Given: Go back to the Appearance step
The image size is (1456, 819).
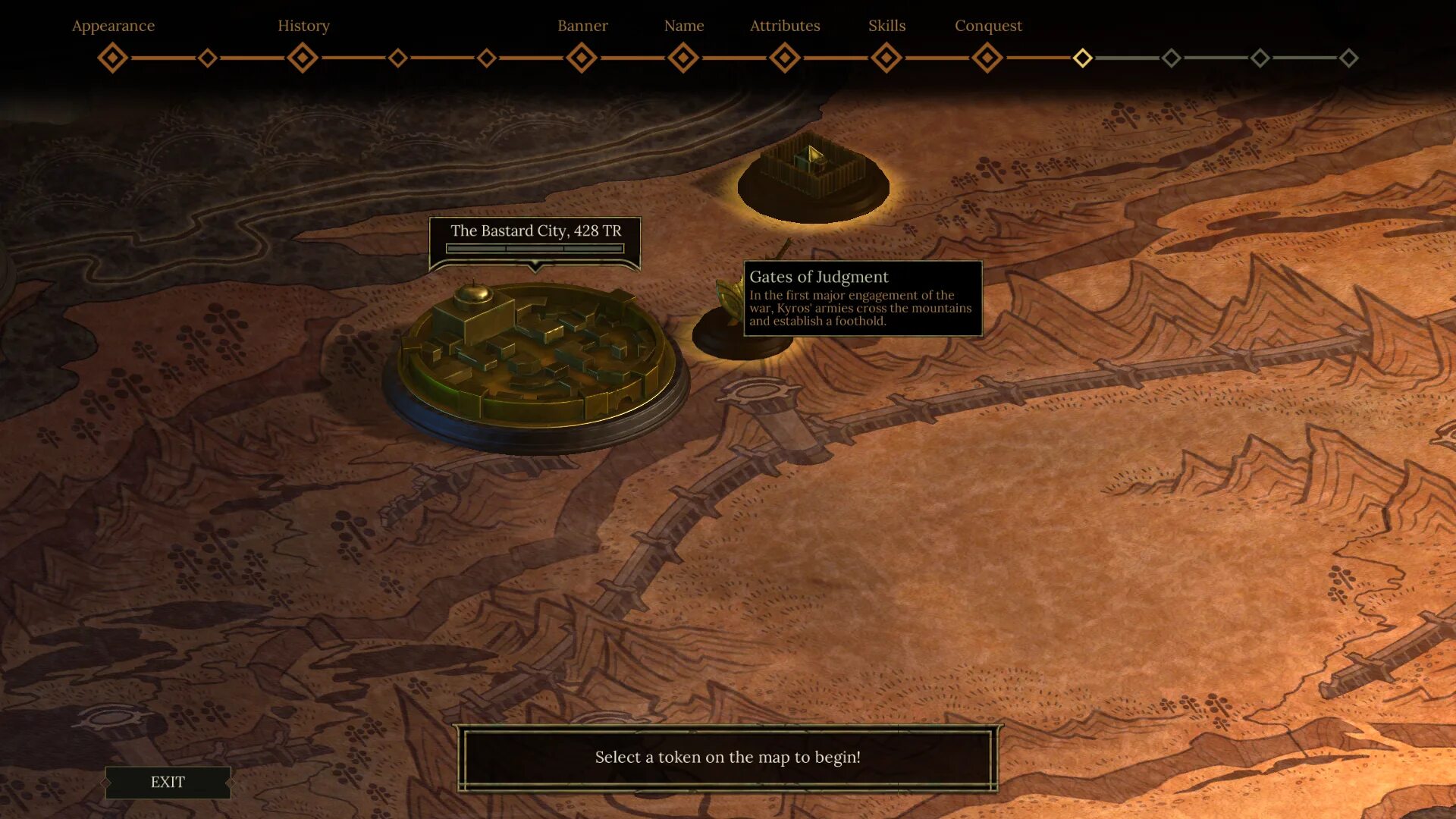Looking at the screenshot, I should 113,58.
